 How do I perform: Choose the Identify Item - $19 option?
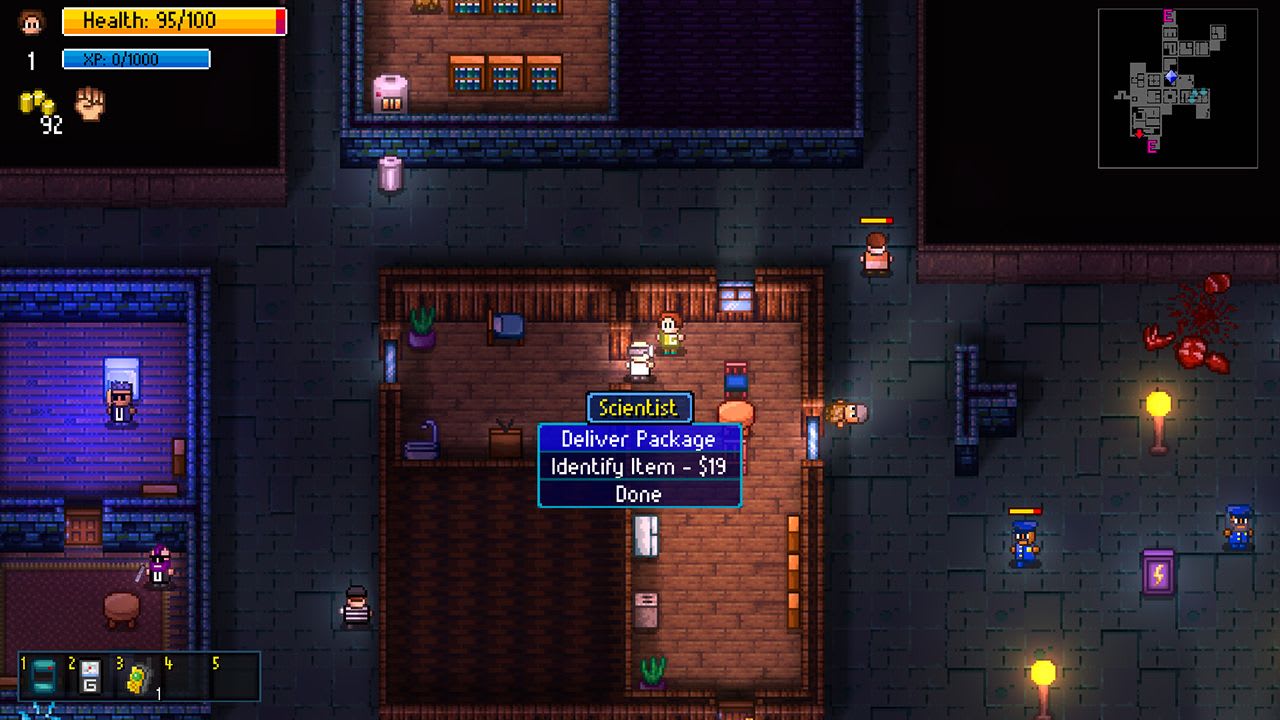point(640,467)
